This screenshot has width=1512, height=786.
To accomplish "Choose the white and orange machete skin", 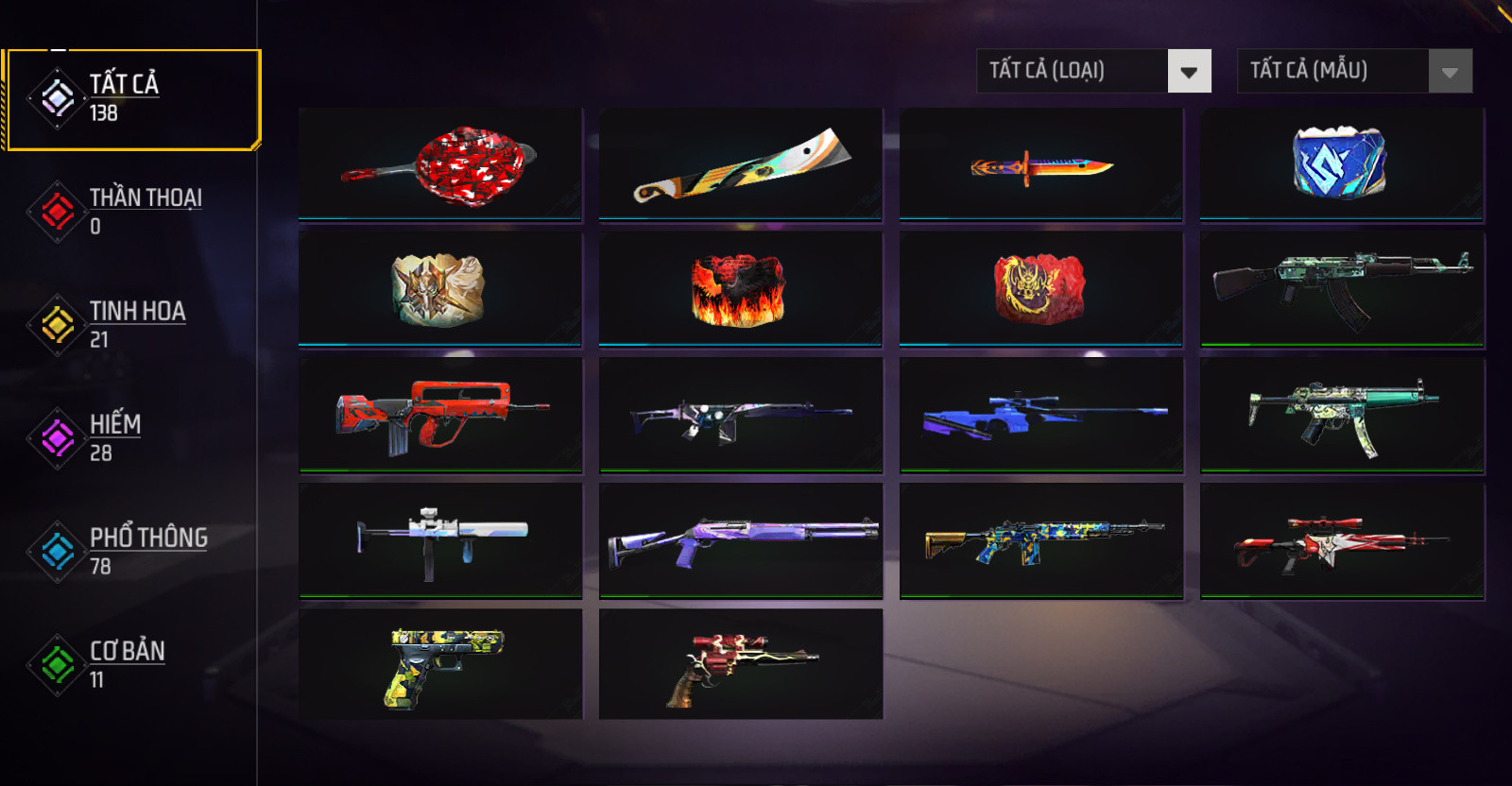I will 741,164.
